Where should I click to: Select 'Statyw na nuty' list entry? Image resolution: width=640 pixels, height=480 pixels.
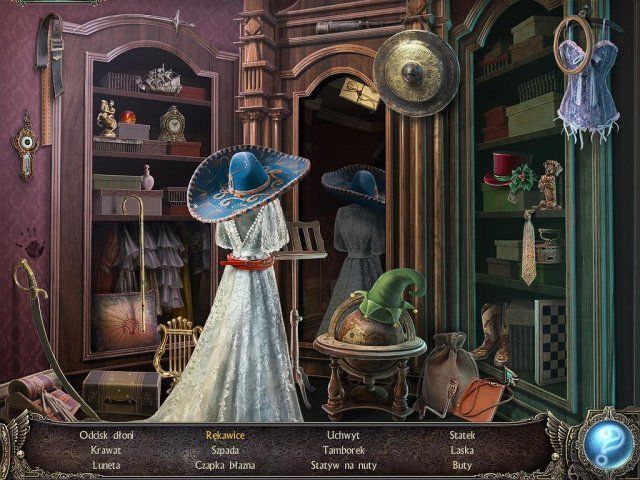coord(344,465)
